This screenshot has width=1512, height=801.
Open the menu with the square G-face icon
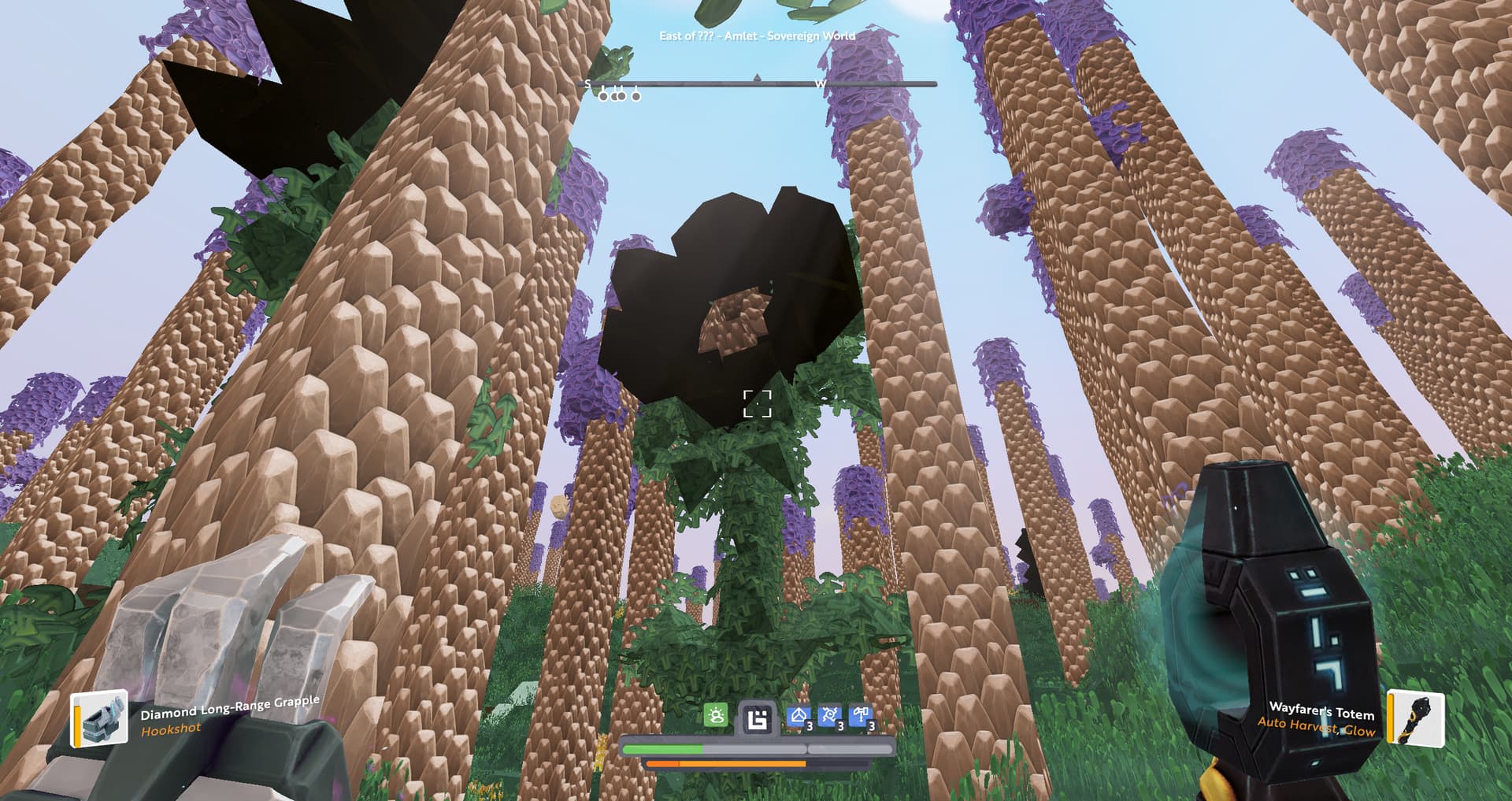click(x=757, y=719)
